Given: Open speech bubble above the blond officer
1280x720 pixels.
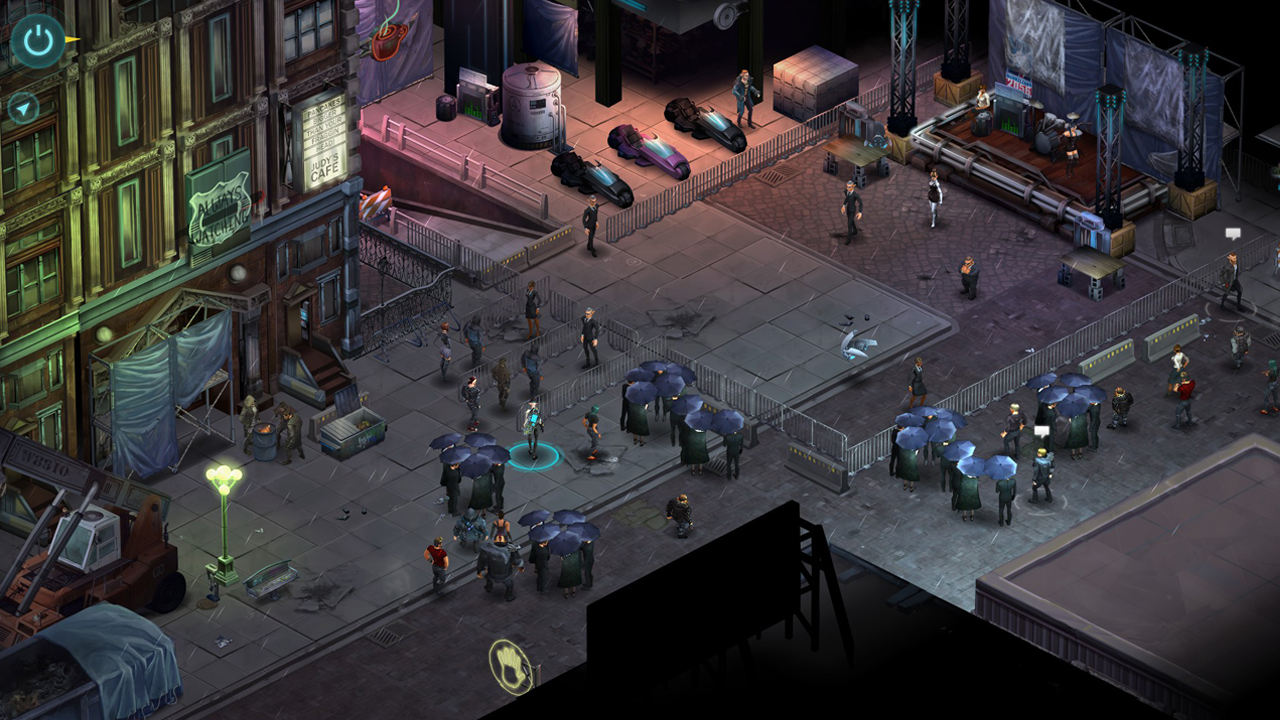Looking at the screenshot, I should (1041, 431).
